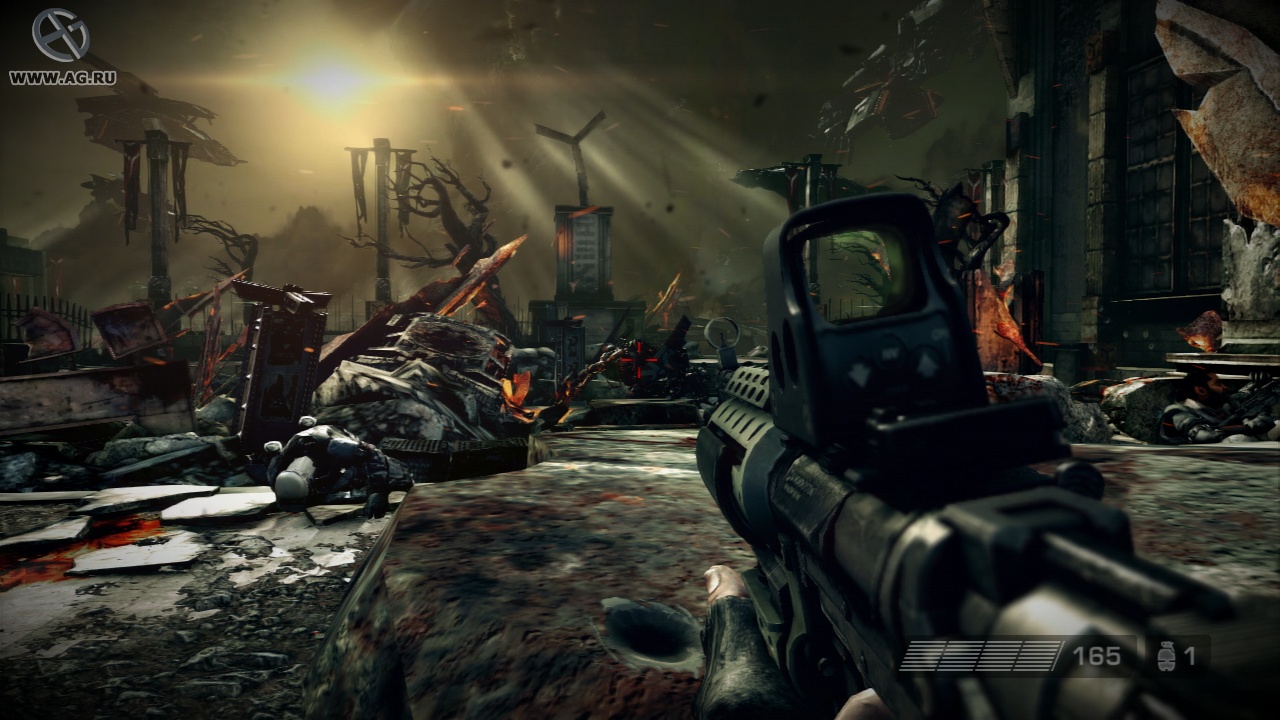The height and width of the screenshot is (720, 1280).
Task: Select the ammo count reading 165
Action: (1095, 657)
